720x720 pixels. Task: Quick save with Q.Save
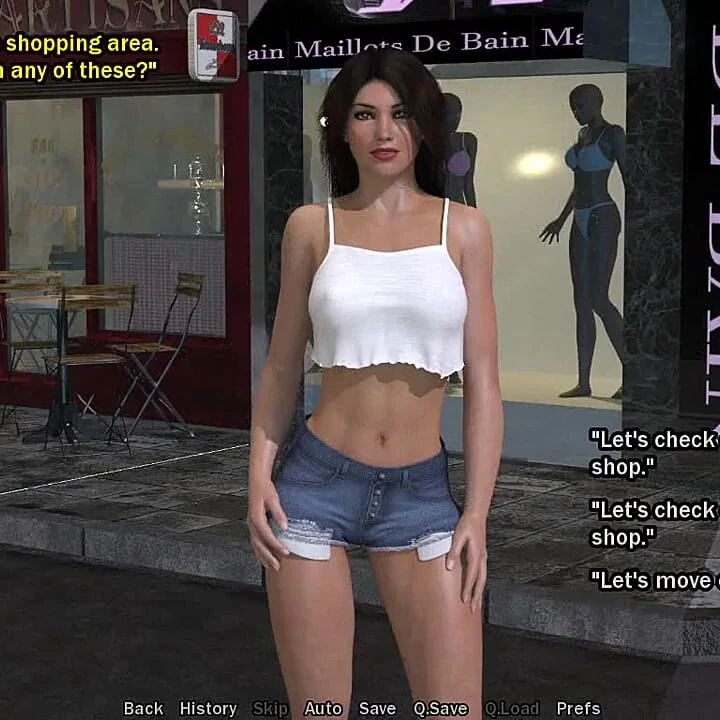pyautogui.click(x=440, y=708)
